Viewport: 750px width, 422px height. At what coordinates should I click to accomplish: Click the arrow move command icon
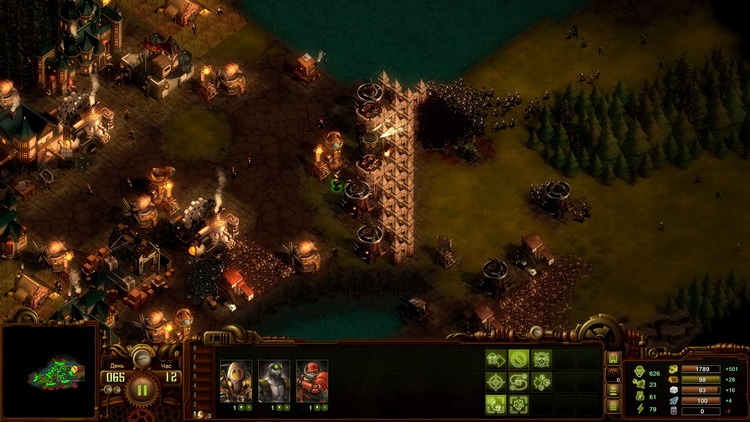[x=496, y=358]
